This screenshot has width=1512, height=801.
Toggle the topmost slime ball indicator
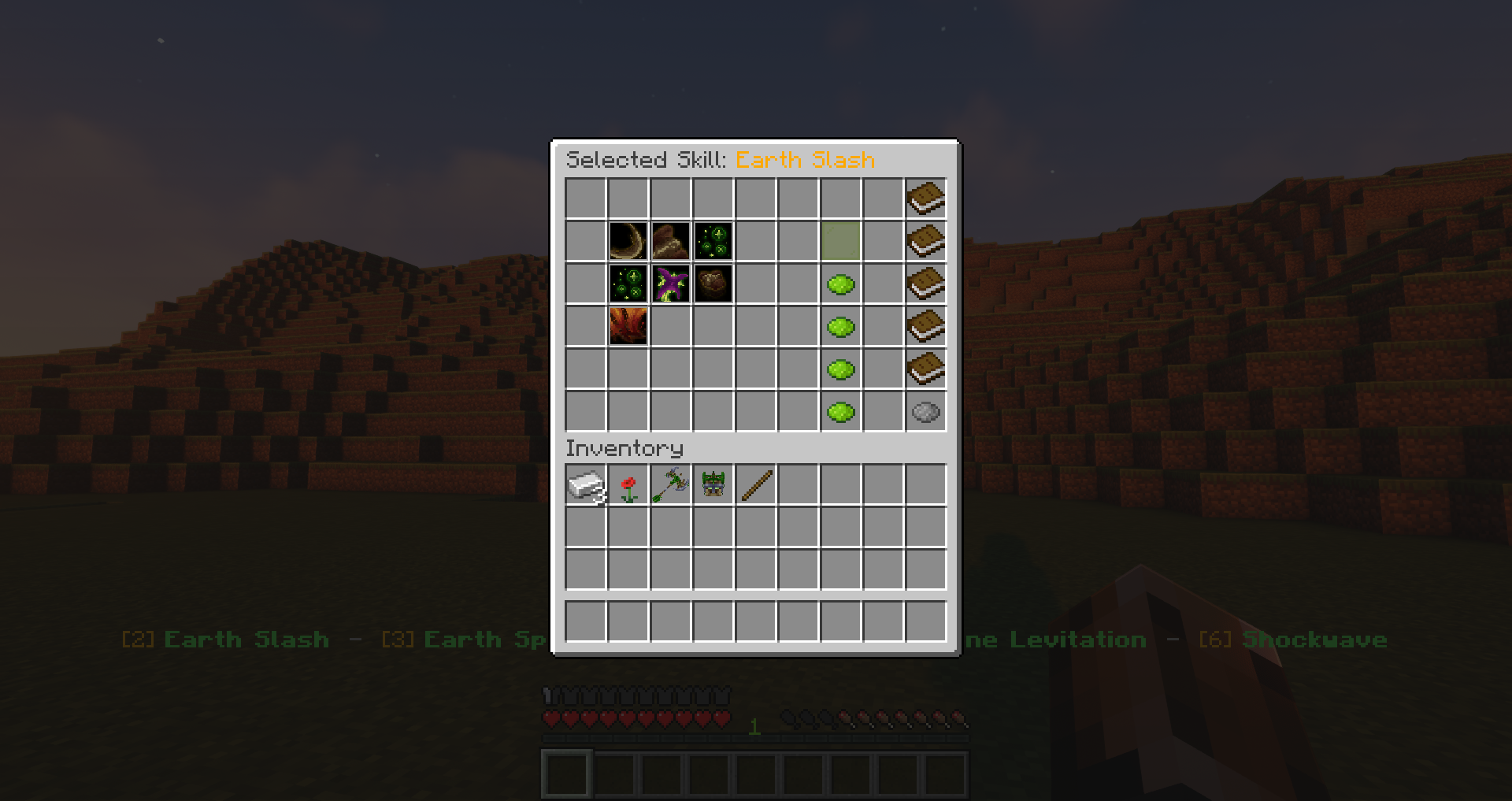(841, 284)
